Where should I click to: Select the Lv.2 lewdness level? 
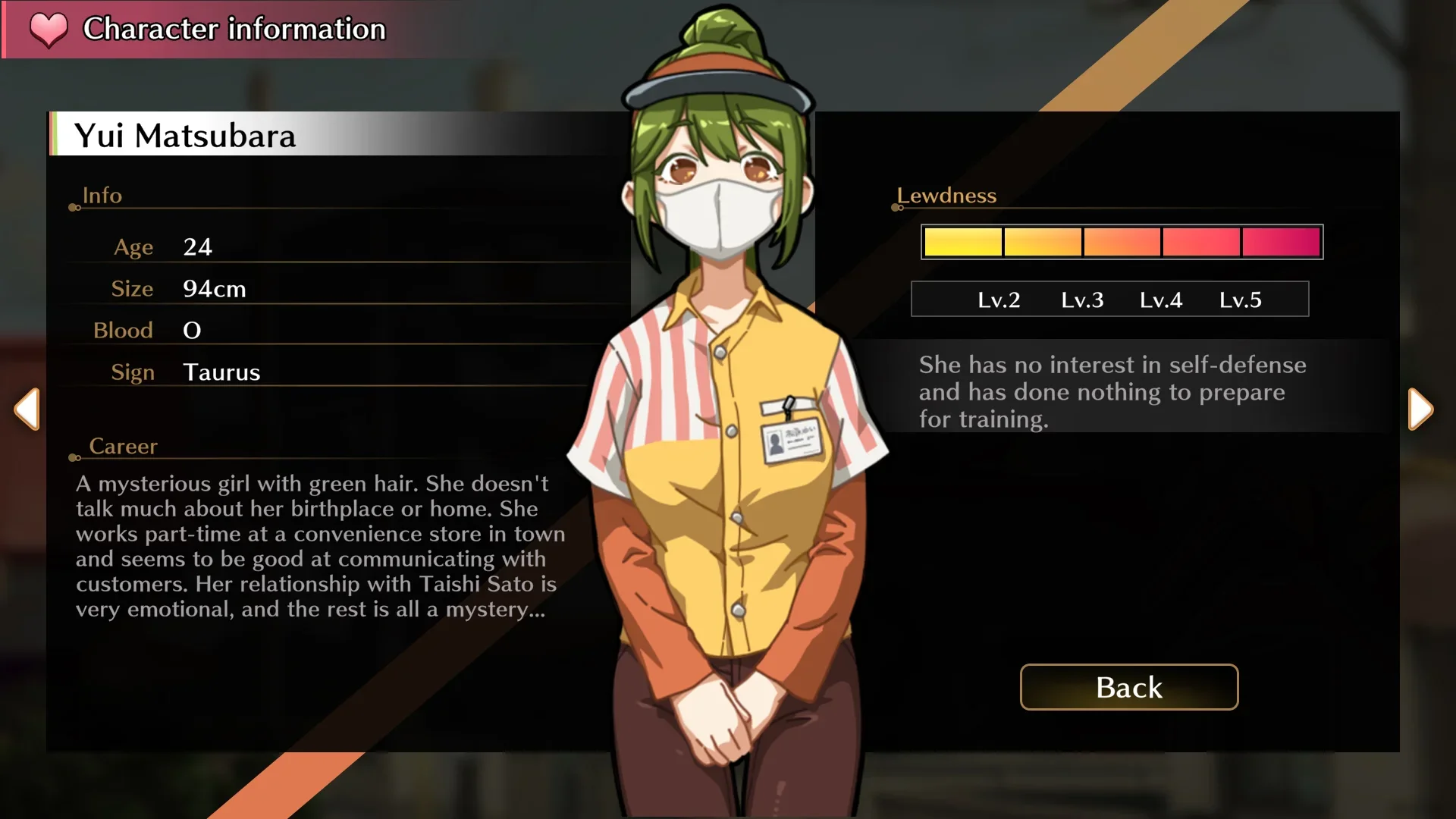(x=999, y=300)
